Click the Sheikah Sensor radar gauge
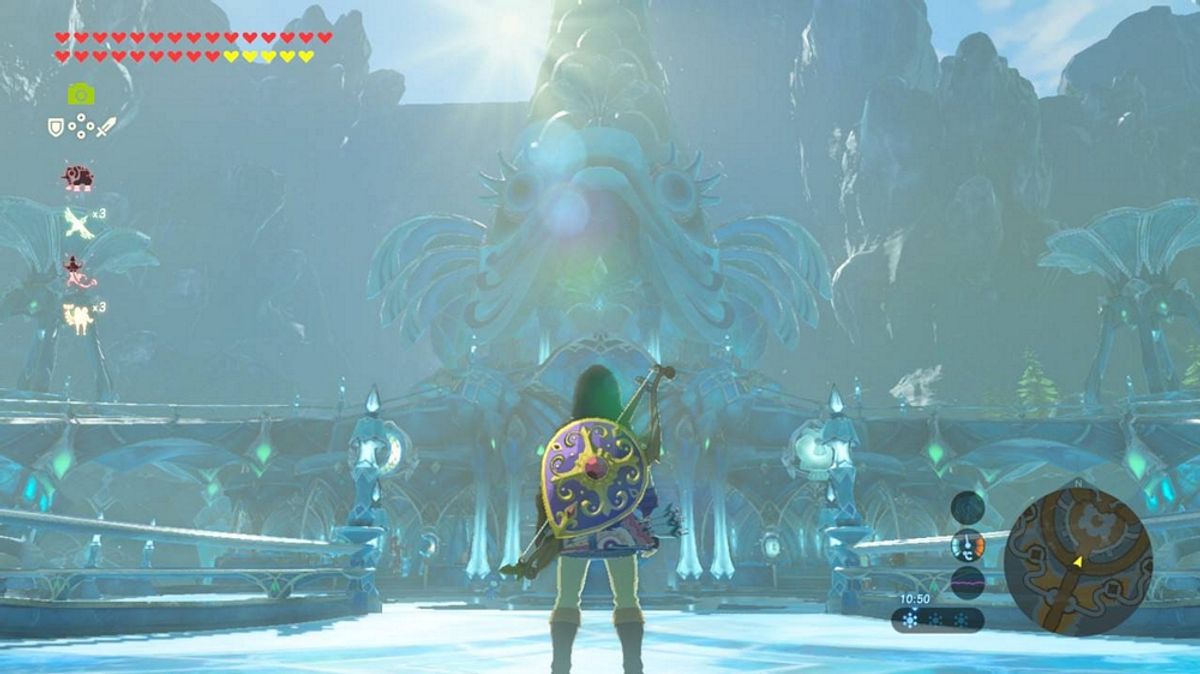The image size is (1200, 674). (x=967, y=507)
